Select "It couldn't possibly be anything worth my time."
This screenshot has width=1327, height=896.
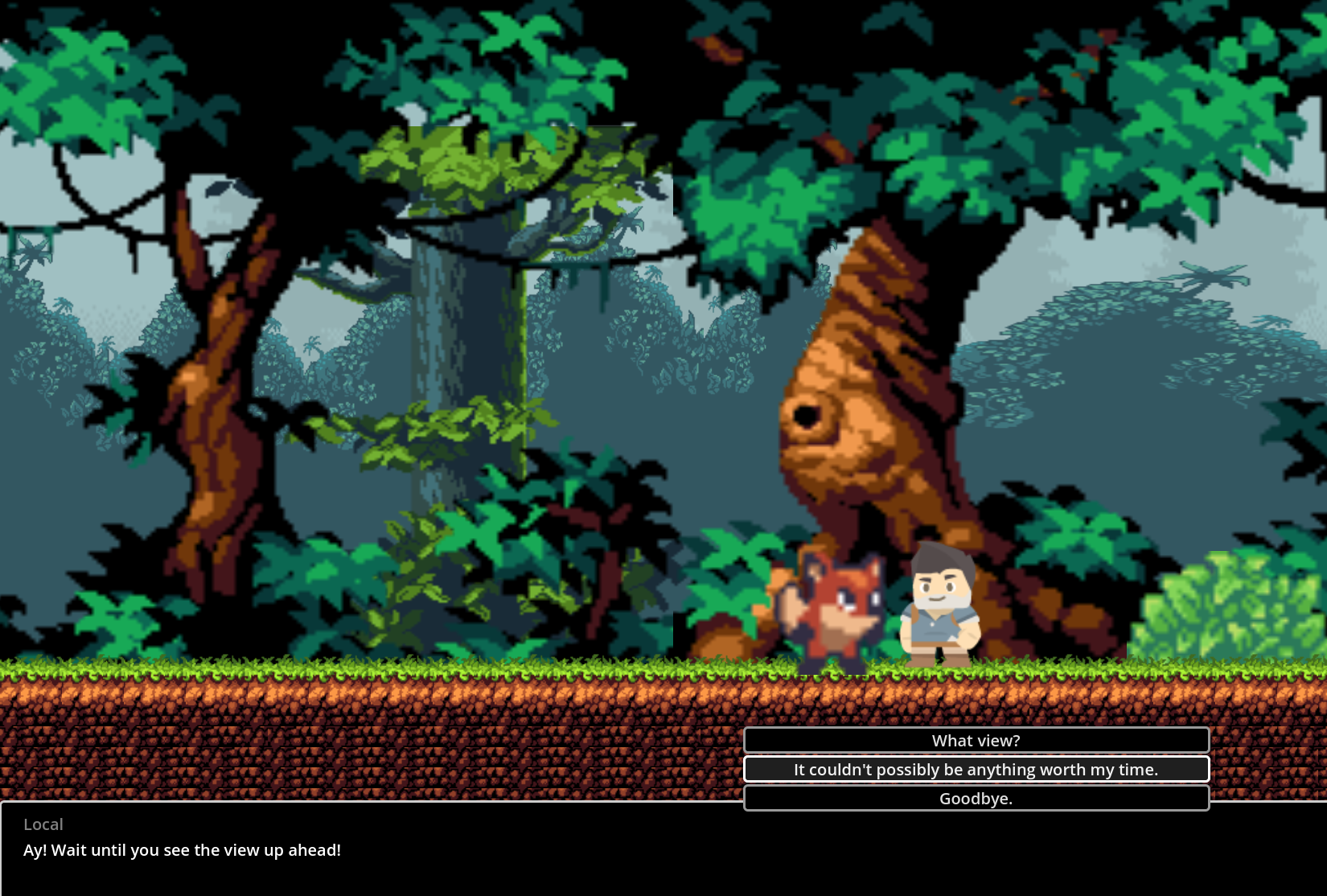click(976, 769)
